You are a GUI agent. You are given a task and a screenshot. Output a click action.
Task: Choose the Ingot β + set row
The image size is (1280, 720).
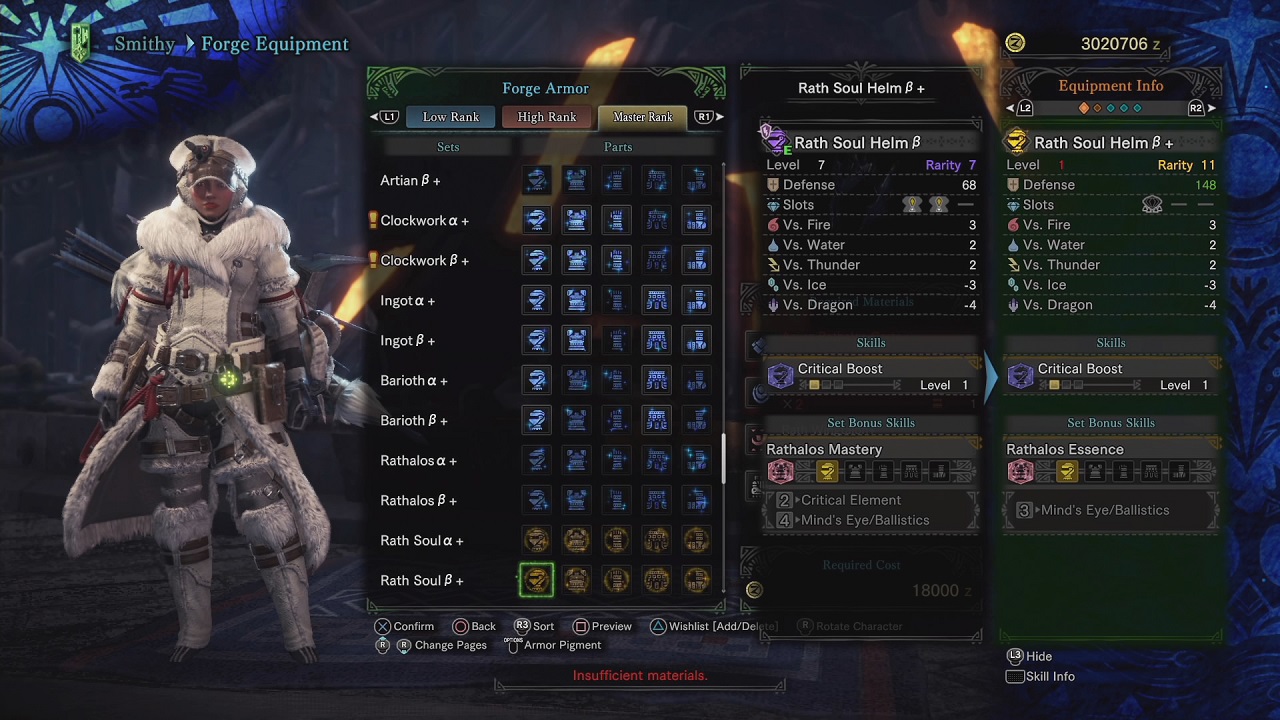(407, 341)
